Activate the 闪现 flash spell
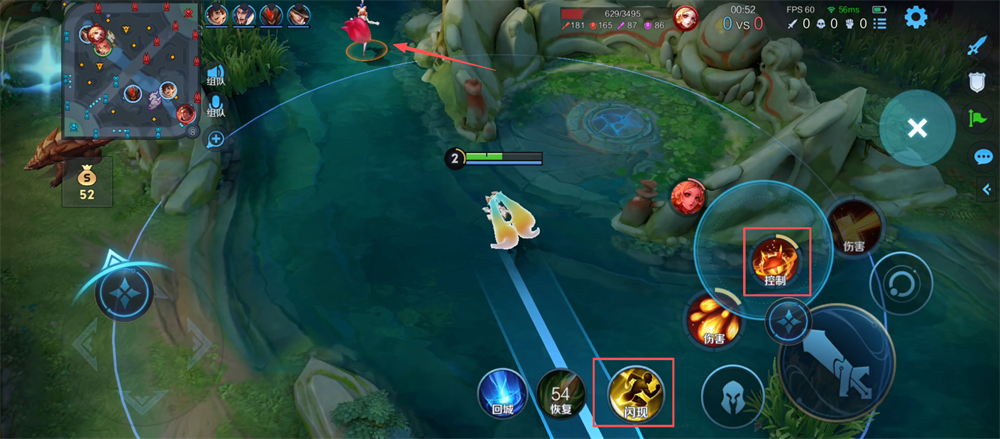This screenshot has height=439, width=1000. tap(632, 391)
